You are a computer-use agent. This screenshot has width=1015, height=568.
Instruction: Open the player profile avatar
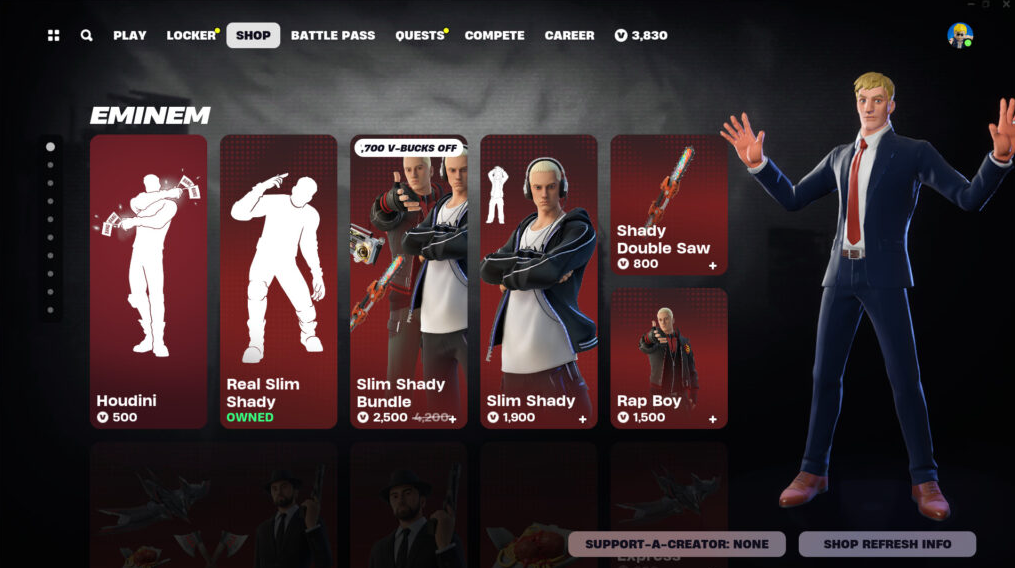[960, 35]
